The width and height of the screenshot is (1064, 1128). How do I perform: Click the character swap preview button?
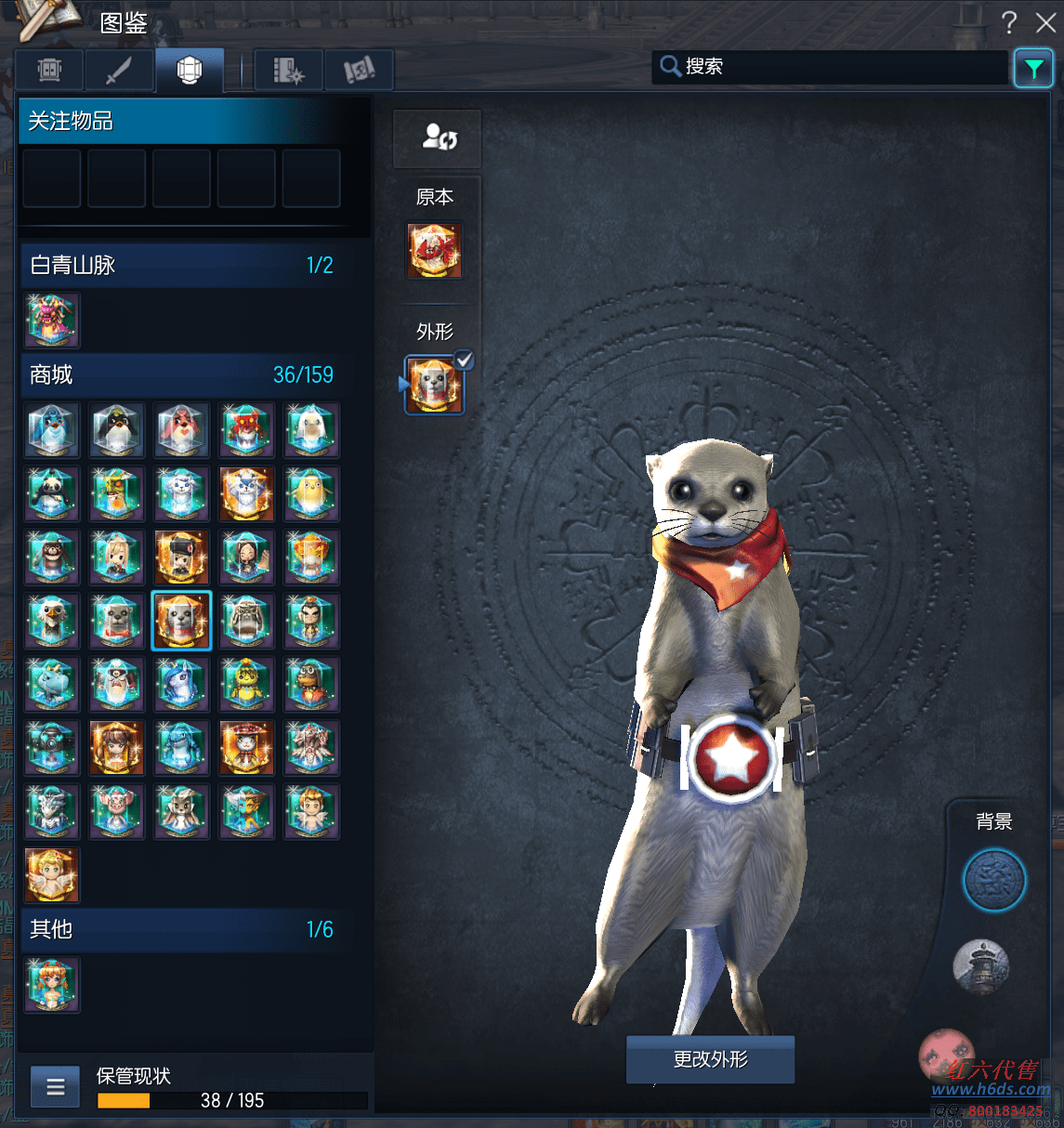437,138
